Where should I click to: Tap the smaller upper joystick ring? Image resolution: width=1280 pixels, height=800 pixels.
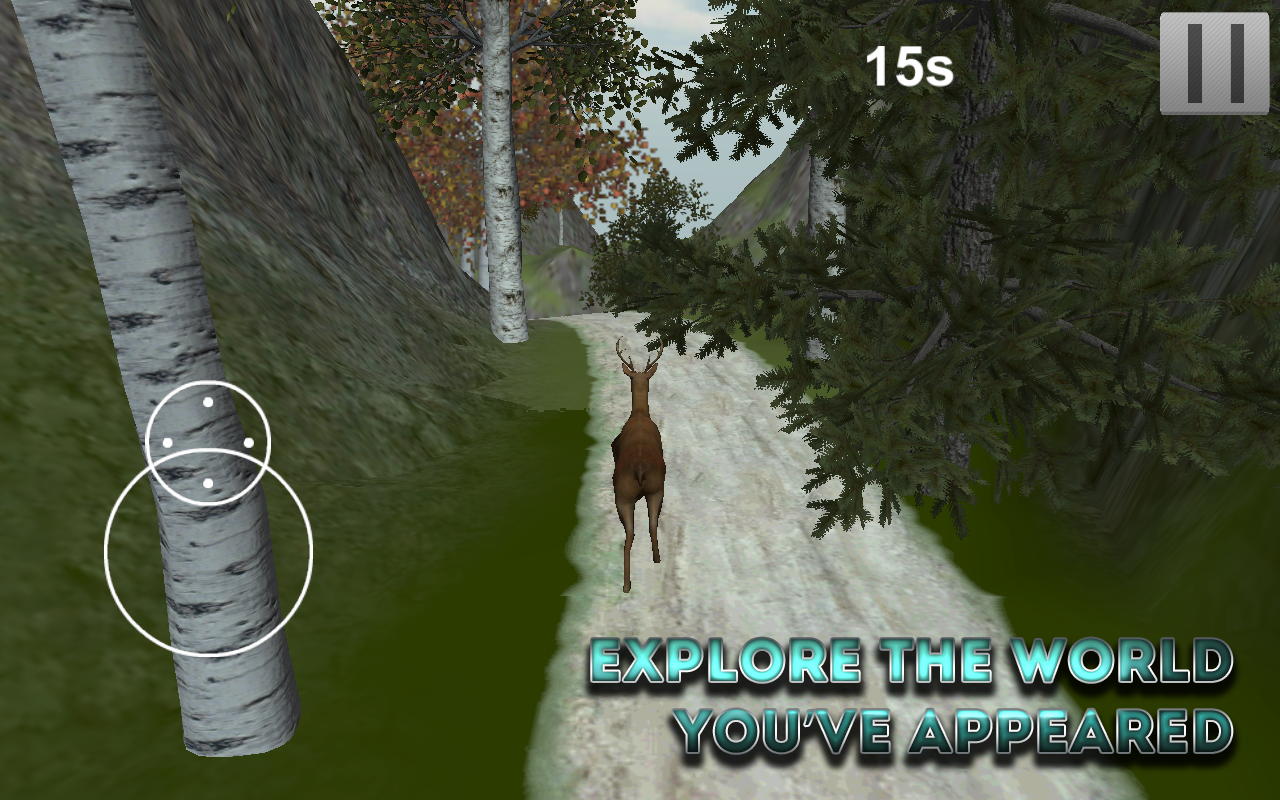(x=207, y=440)
